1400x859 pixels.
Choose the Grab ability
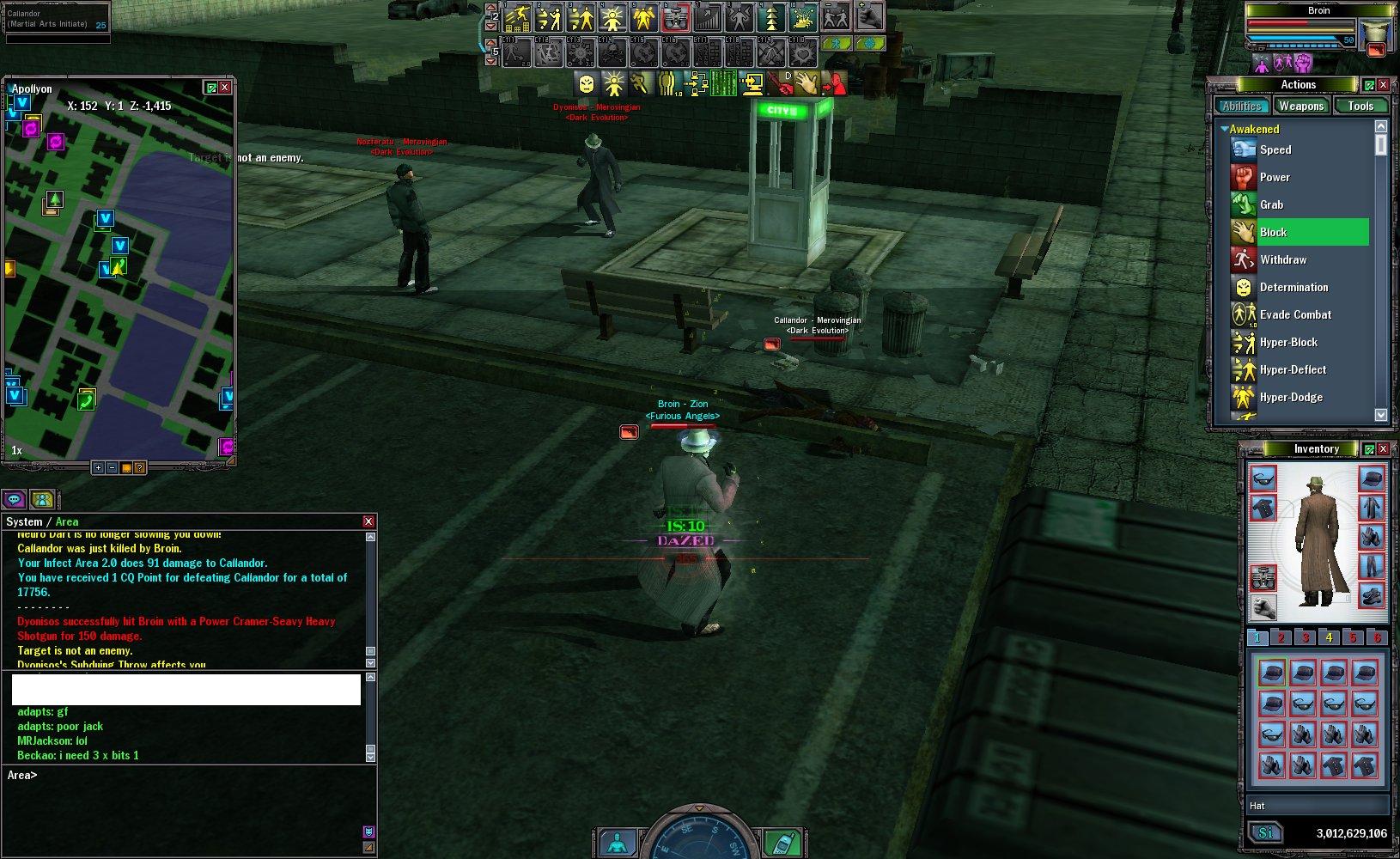1271,204
